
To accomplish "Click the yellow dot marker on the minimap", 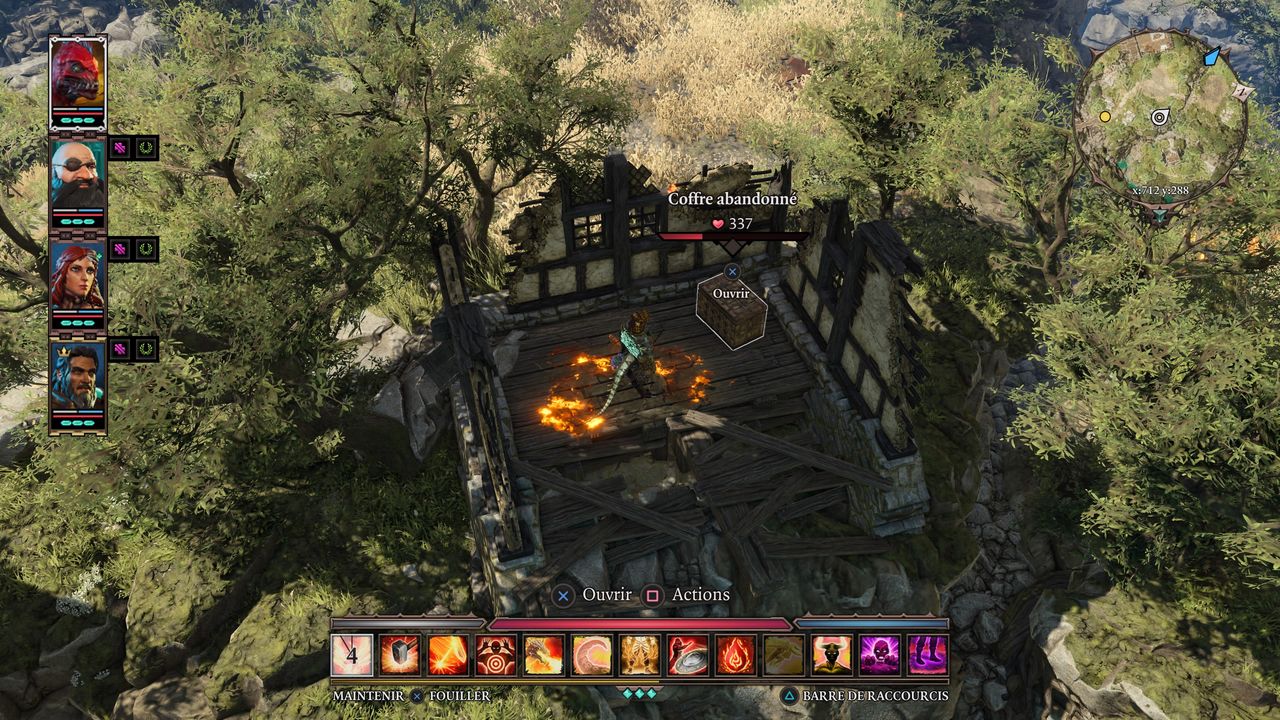I will pyautogui.click(x=1105, y=116).
